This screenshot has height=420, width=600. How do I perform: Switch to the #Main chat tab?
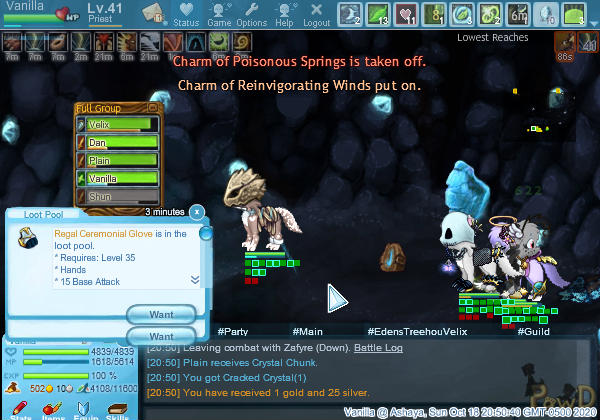click(x=307, y=330)
